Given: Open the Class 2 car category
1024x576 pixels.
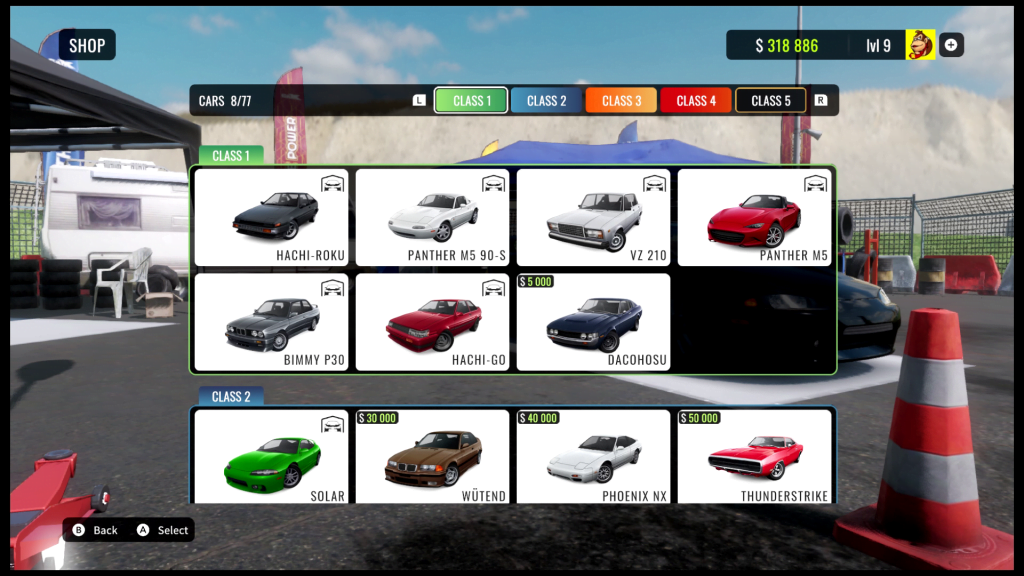Looking at the screenshot, I should pyautogui.click(x=546, y=101).
